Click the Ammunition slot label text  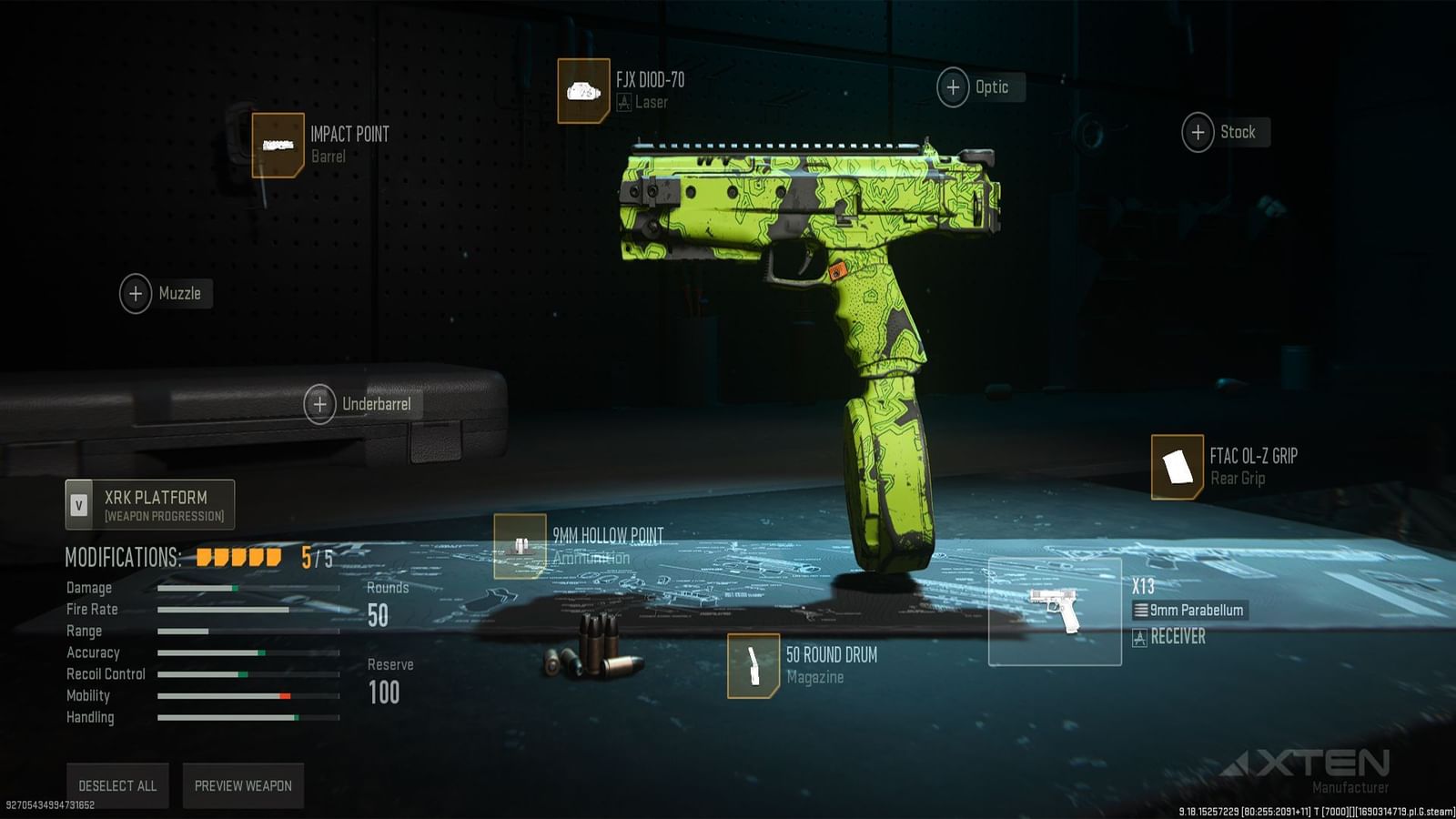click(593, 557)
